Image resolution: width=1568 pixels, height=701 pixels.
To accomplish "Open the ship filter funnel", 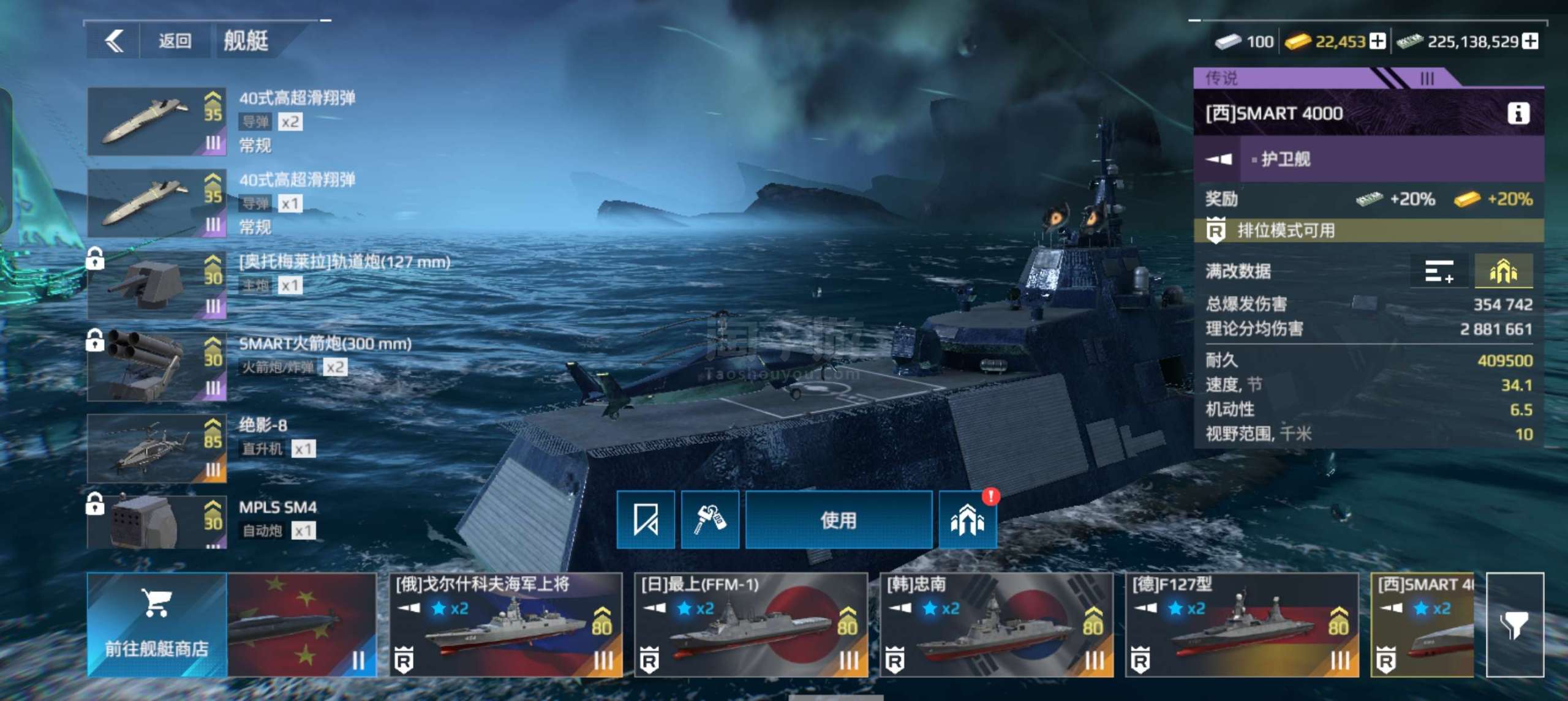I will click(x=1515, y=624).
